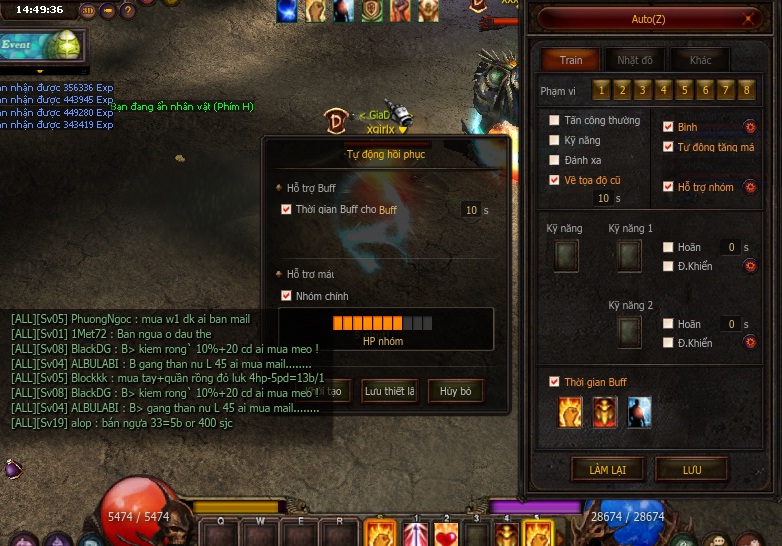Screen dimensions: 782x546
Task: Uncheck Hỗ trợ nhóm in Auto panel
Action: click(x=669, y=187)
